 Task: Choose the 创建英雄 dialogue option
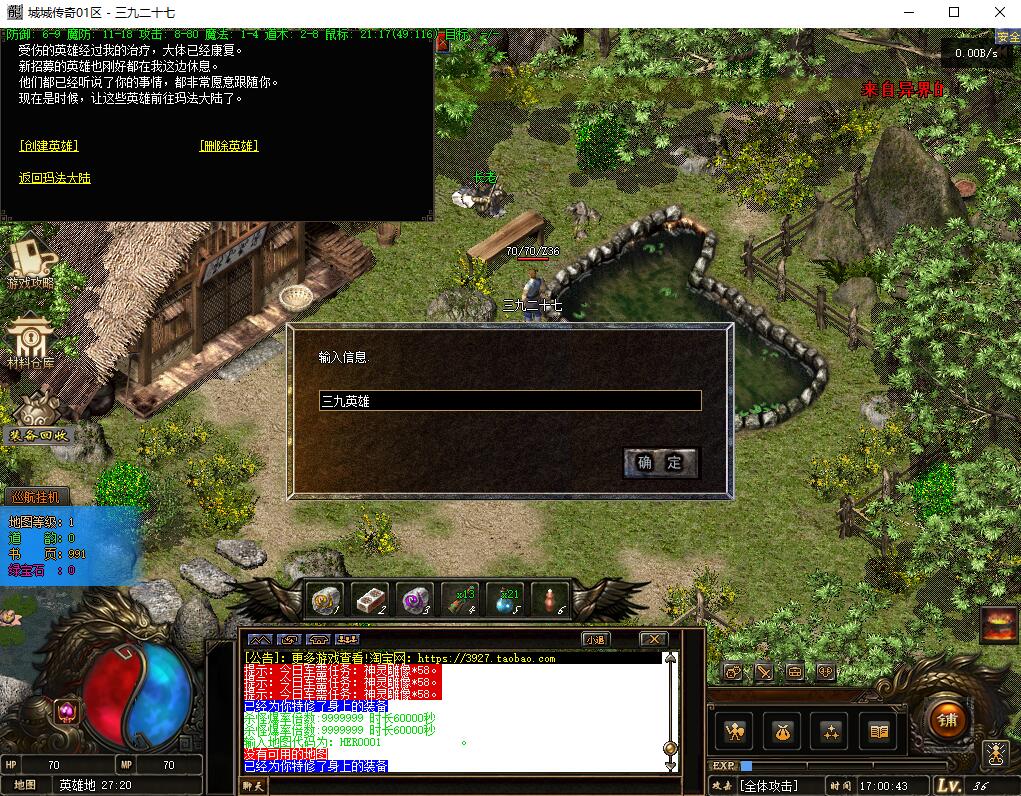point(49,146)
